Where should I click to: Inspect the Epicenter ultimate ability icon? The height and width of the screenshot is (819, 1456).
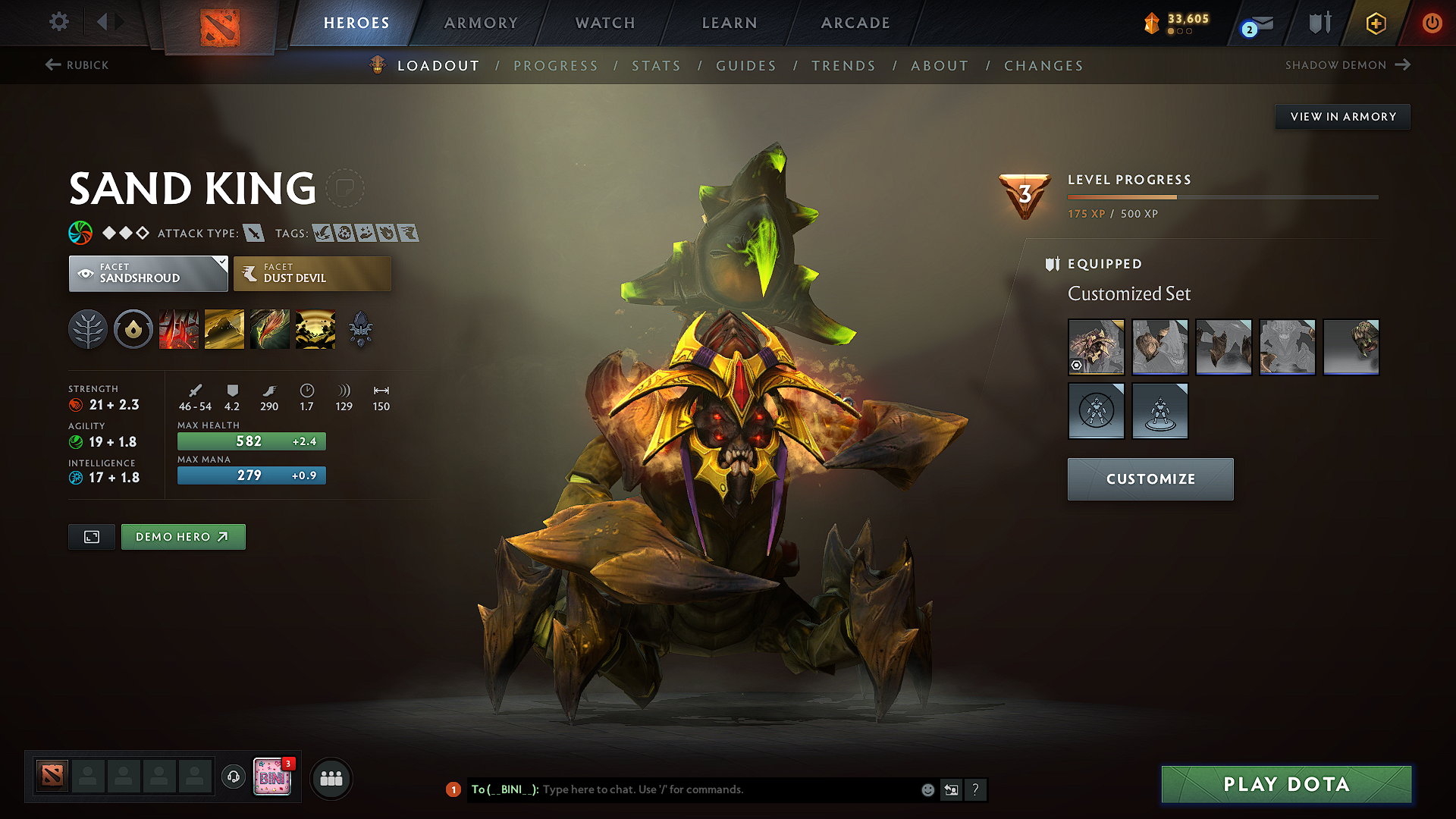pyautogui.click(x=315, y=329)
